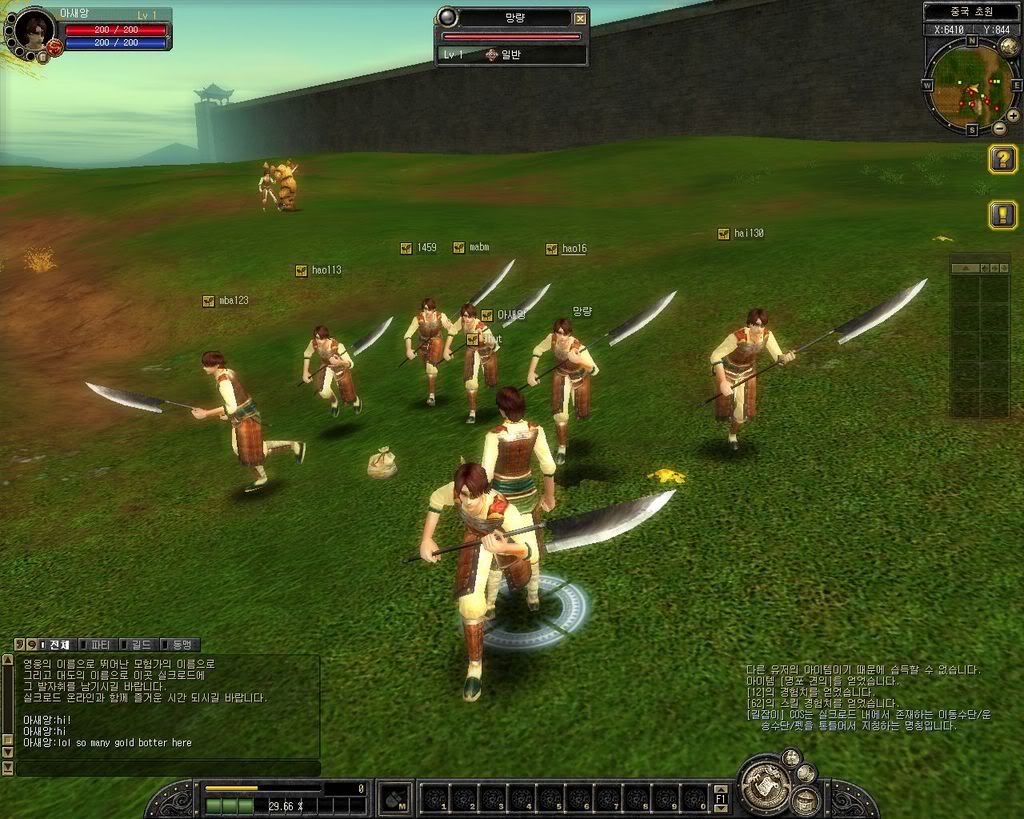Click the hotbar page up arrow above F1
Screen dimensions: 1024x819
coord(721,788)
